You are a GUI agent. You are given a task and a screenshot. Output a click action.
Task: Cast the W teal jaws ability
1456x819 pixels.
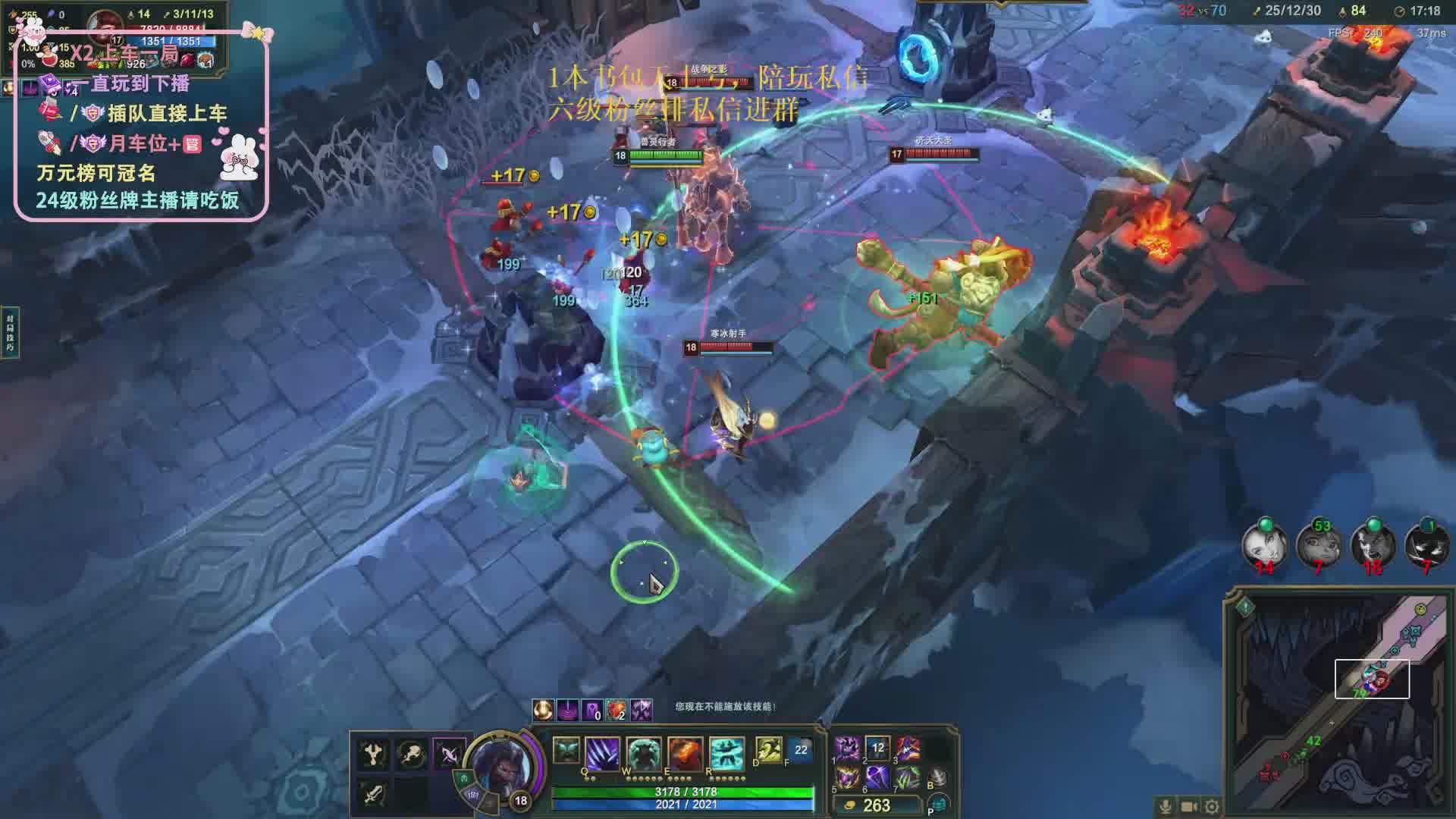click(643, 755)
